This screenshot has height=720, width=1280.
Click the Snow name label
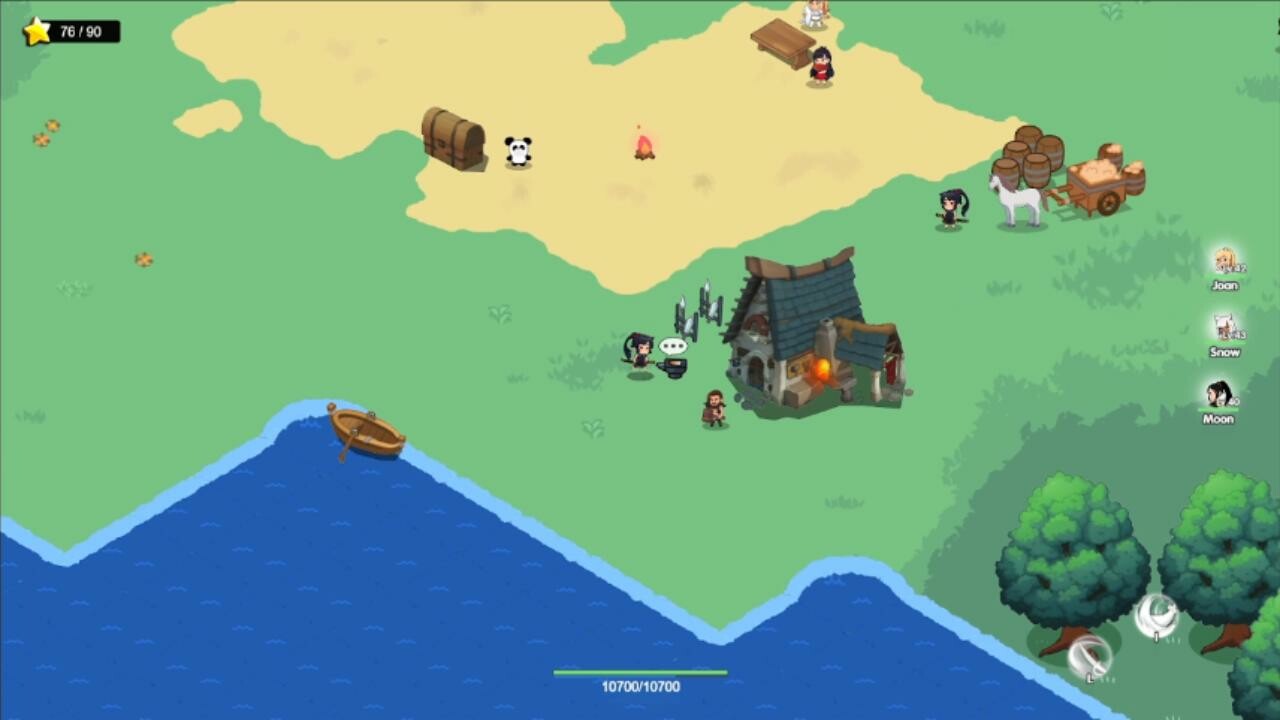click(x=1224, y=351)
